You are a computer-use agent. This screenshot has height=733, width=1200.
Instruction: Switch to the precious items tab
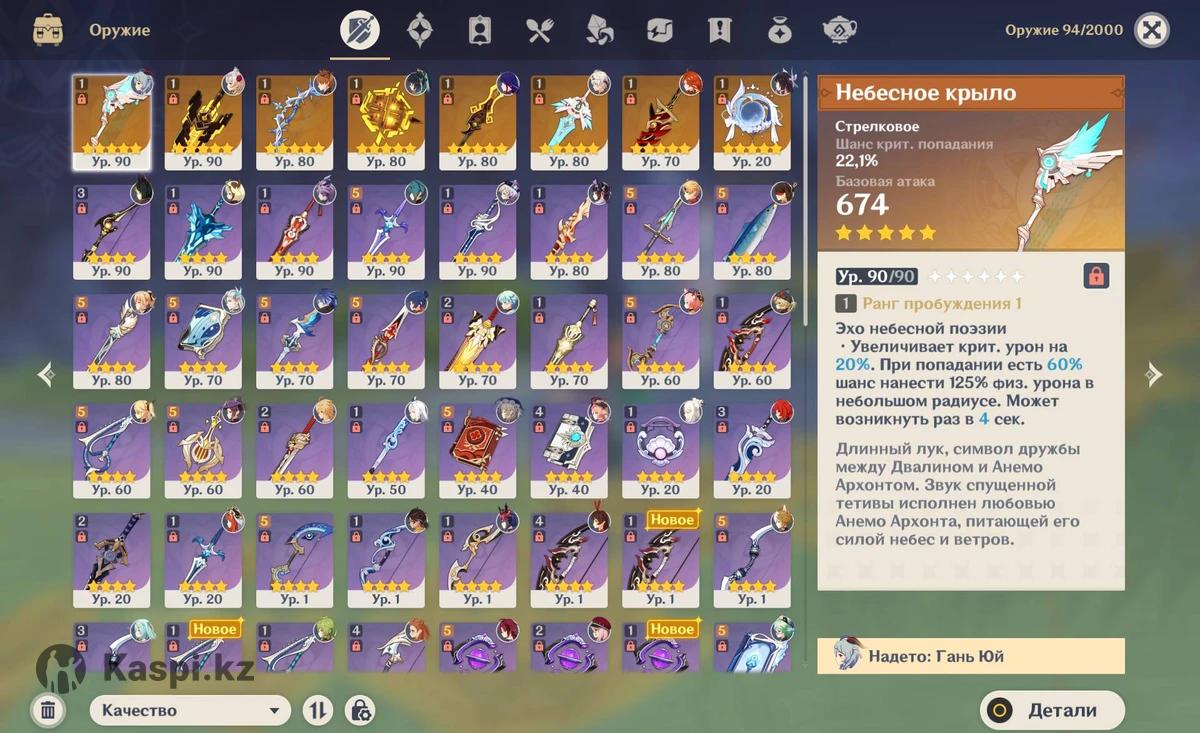coord(779,30)
